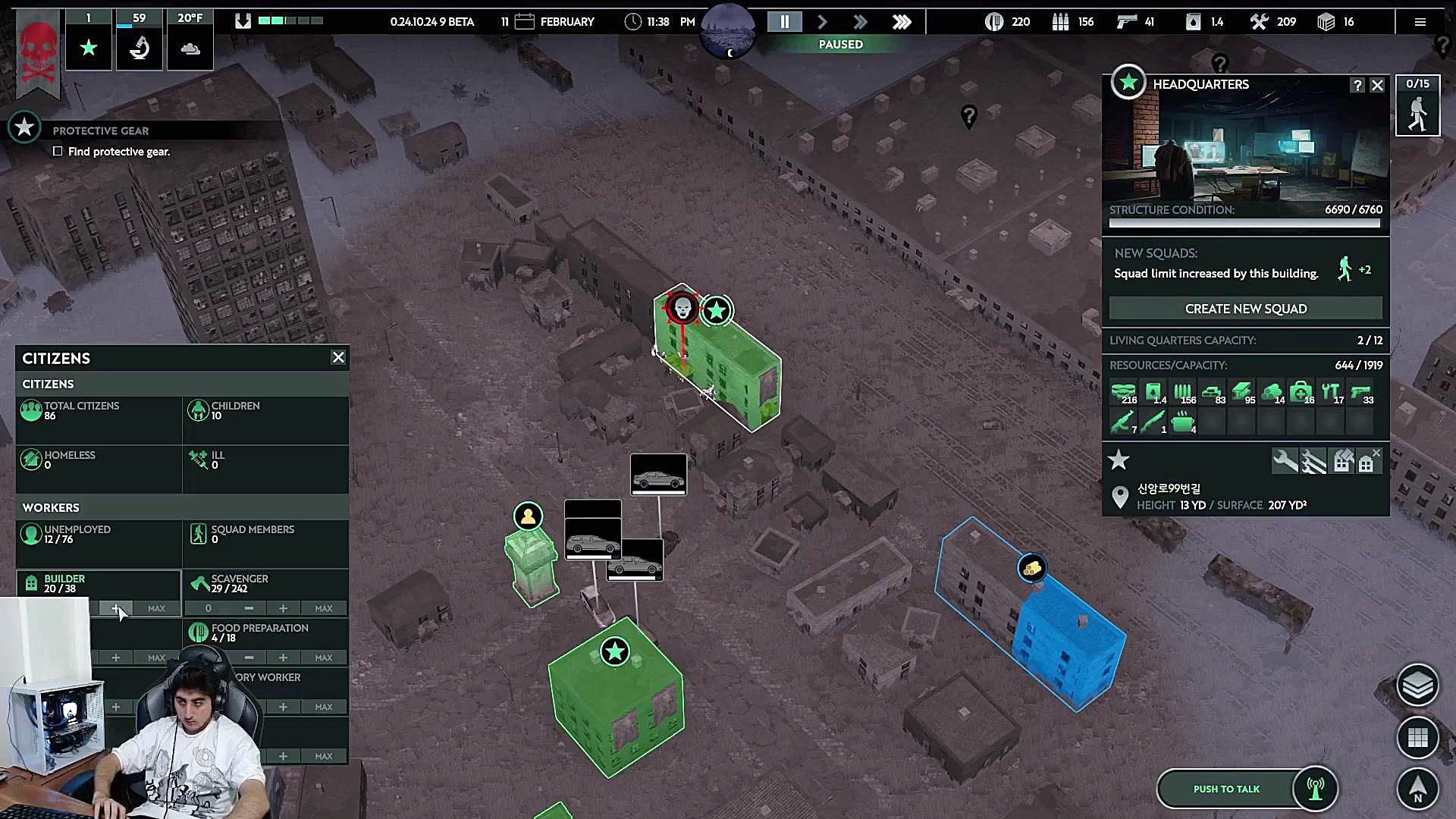This screenshot has height=819, width=1456.
Task: Close the Citizens panel
Action: click(x=338, y=357)
